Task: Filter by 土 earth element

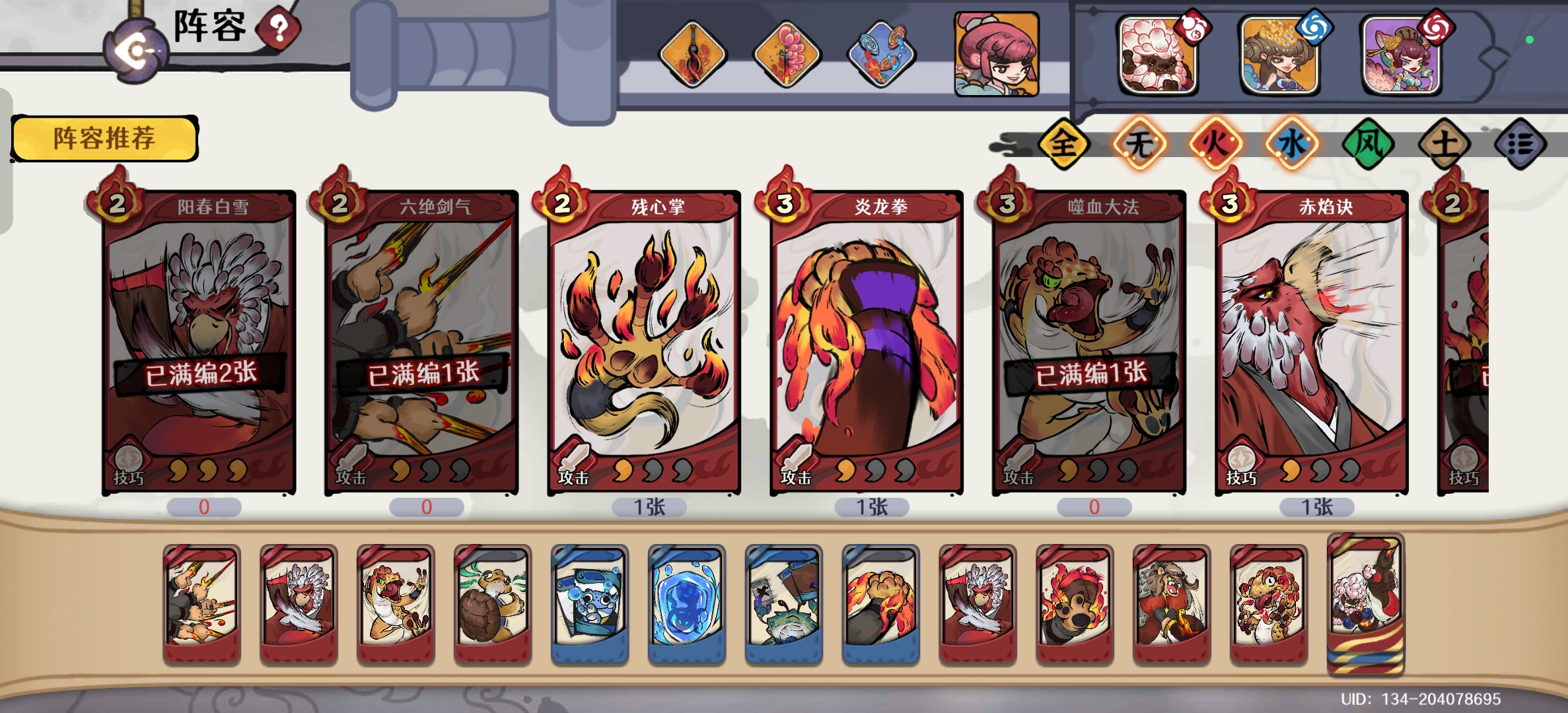Action: 1444,144
